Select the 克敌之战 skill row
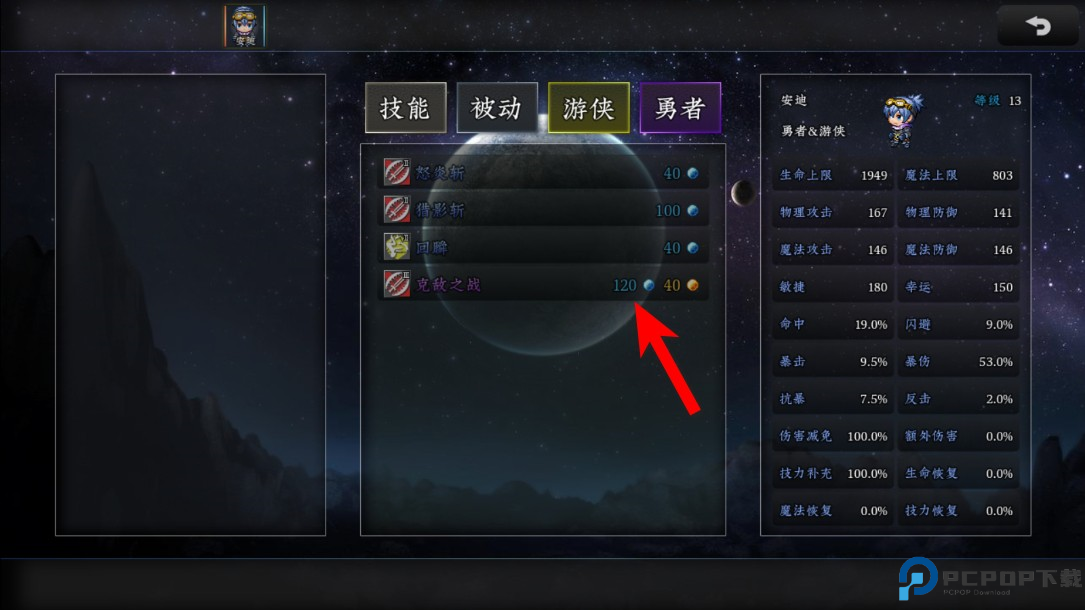 542,285
